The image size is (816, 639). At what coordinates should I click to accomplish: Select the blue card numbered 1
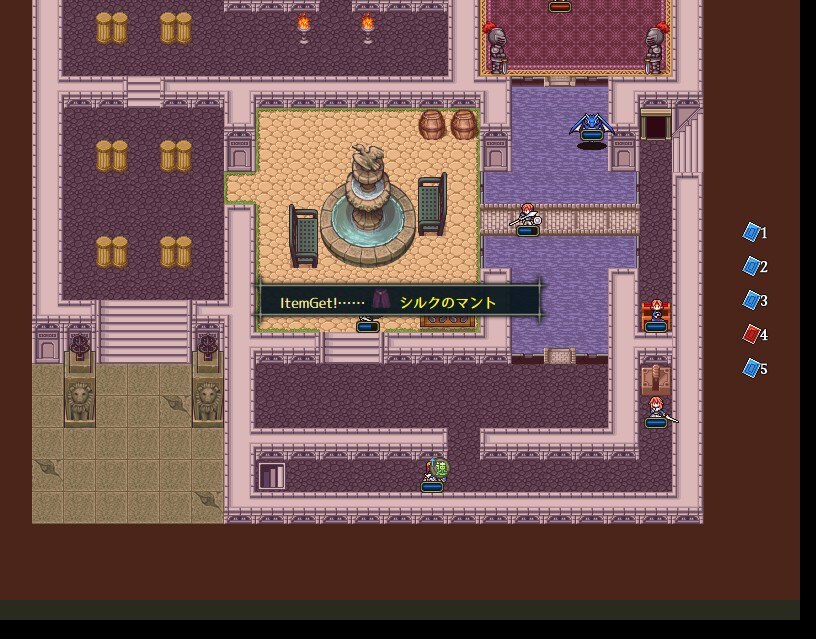point(752,232)
